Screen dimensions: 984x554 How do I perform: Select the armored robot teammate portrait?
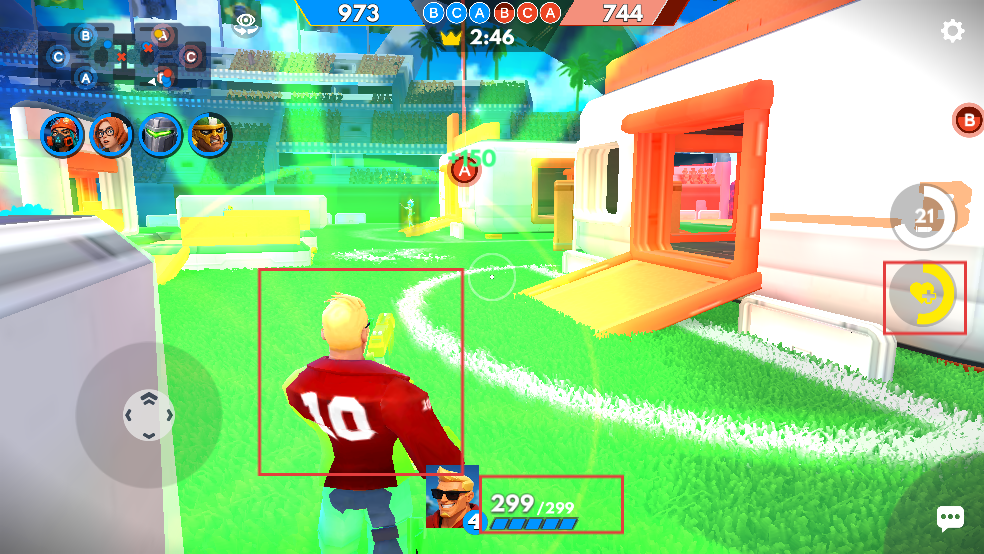160,134
